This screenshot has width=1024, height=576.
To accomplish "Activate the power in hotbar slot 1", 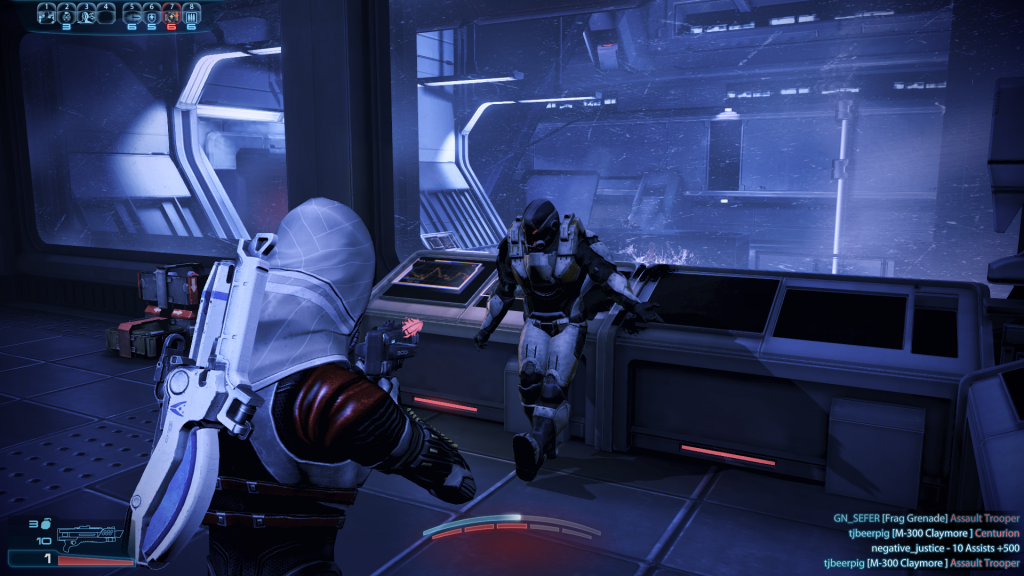I will [x=45, y=14].
